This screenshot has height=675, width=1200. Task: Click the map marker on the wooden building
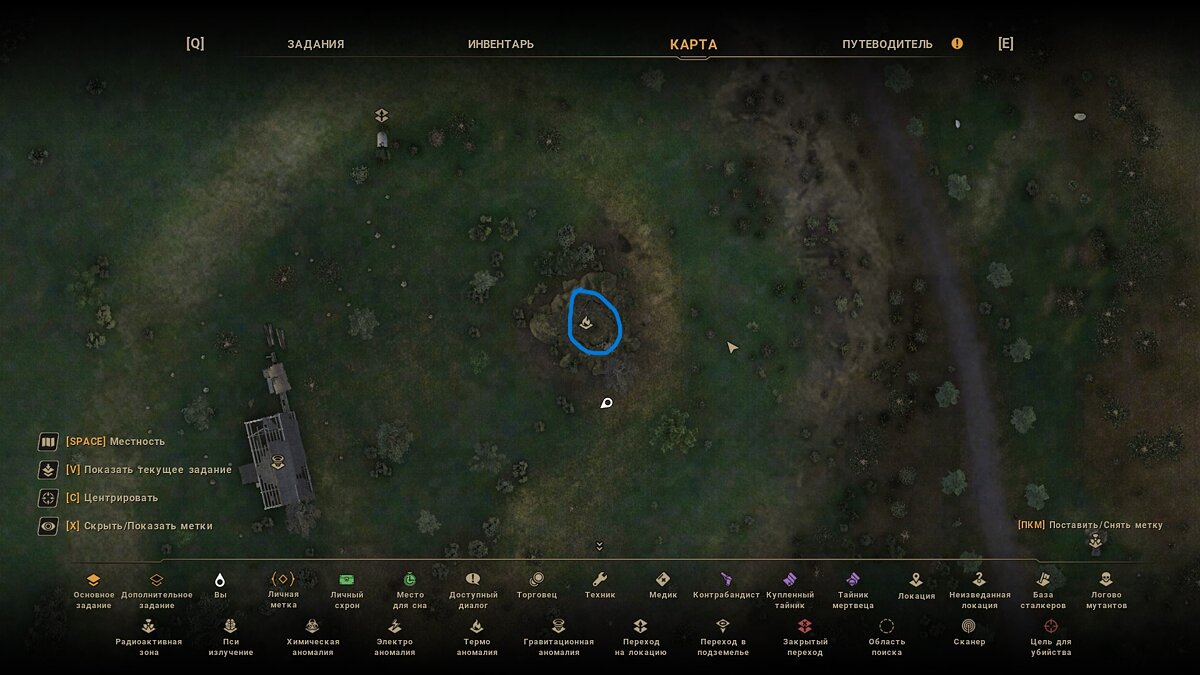(x=278, y=461)
